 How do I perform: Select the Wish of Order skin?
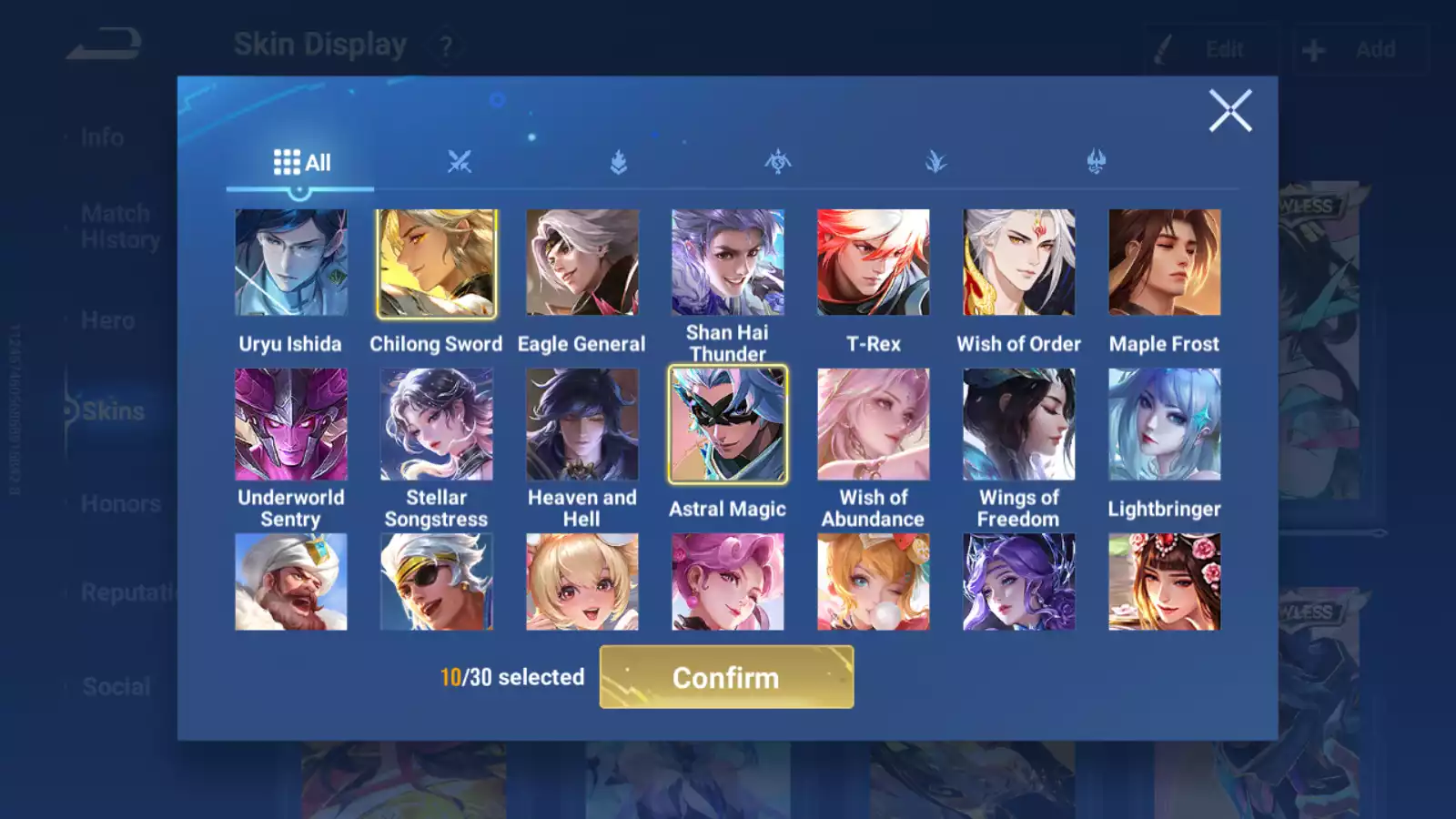point(1019,263)
